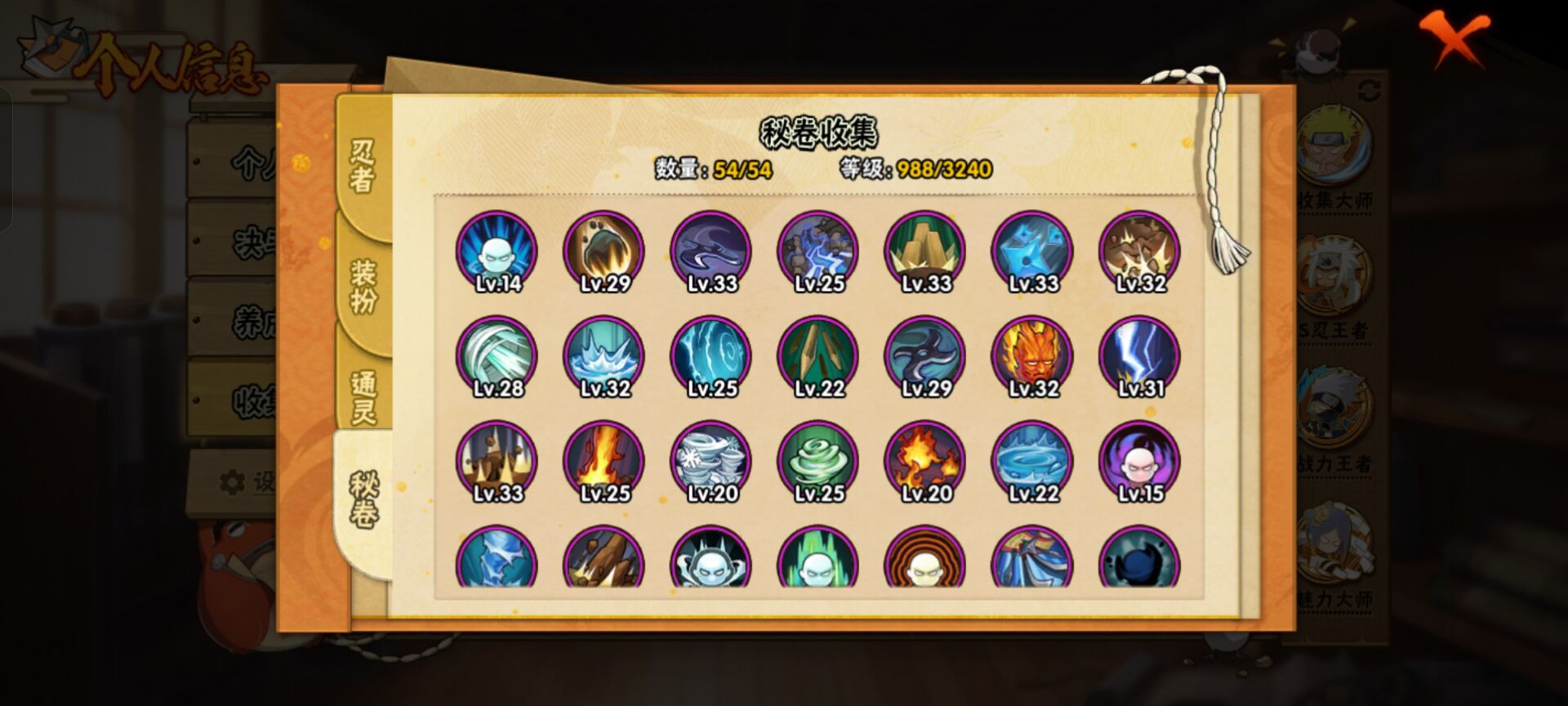Open the 装扮 tab

click(363, 285)
